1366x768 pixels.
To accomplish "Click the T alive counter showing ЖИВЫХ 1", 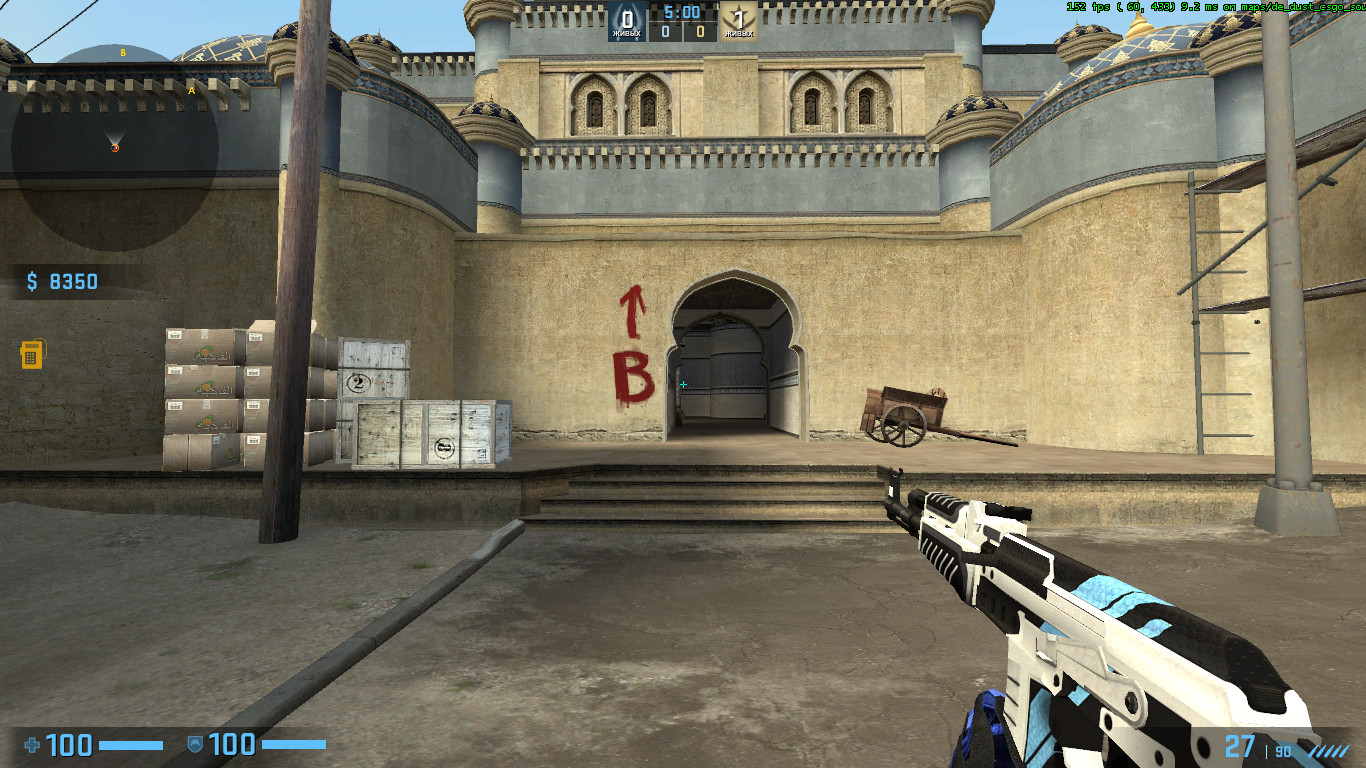I will pyautogui.click(x=740, y=32).
